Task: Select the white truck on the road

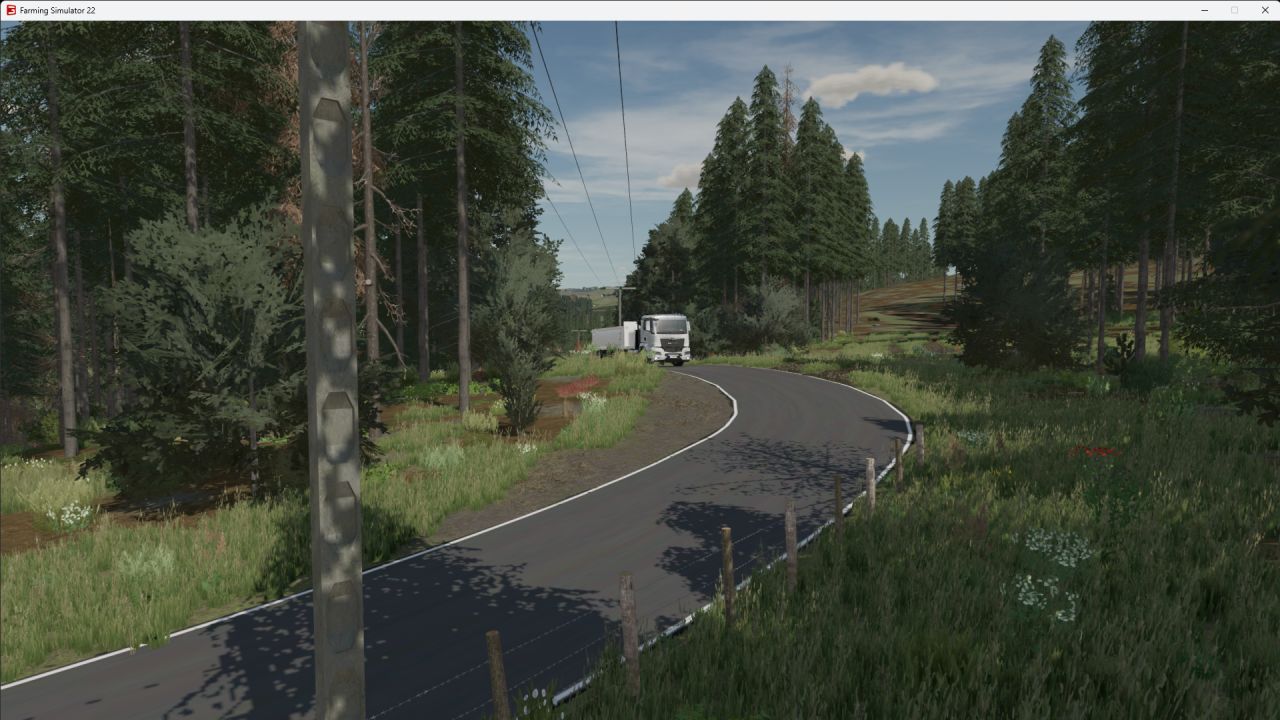Action: click(x=670, y=335)
